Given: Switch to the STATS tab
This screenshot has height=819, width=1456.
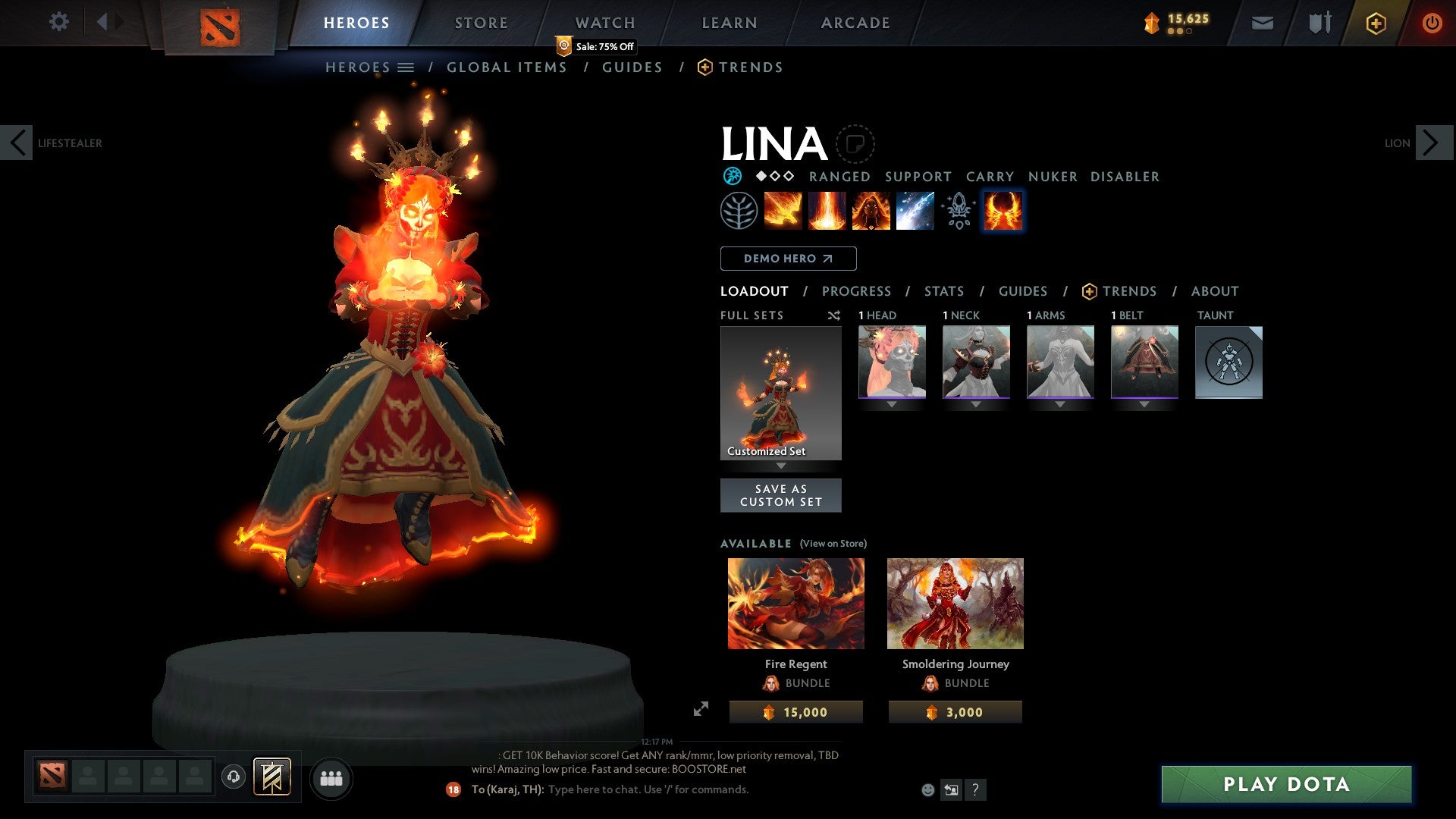Looking at the screenshot, I should (944, 291).
